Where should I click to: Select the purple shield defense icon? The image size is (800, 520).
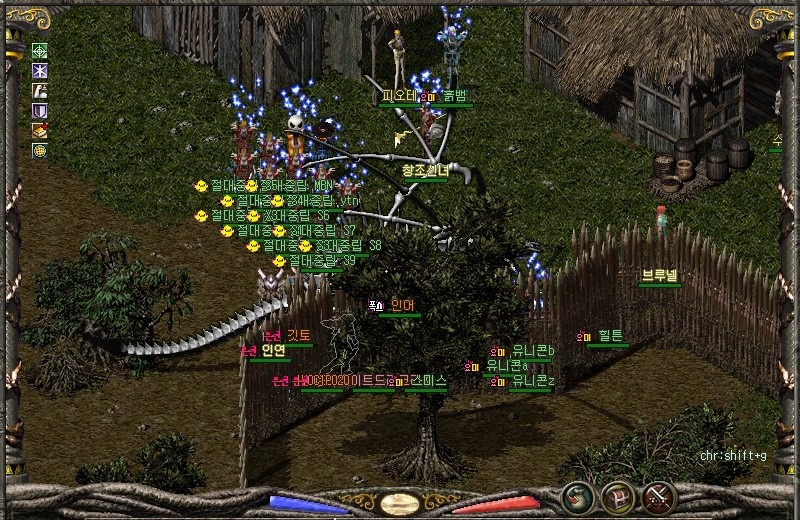point(40,111)
